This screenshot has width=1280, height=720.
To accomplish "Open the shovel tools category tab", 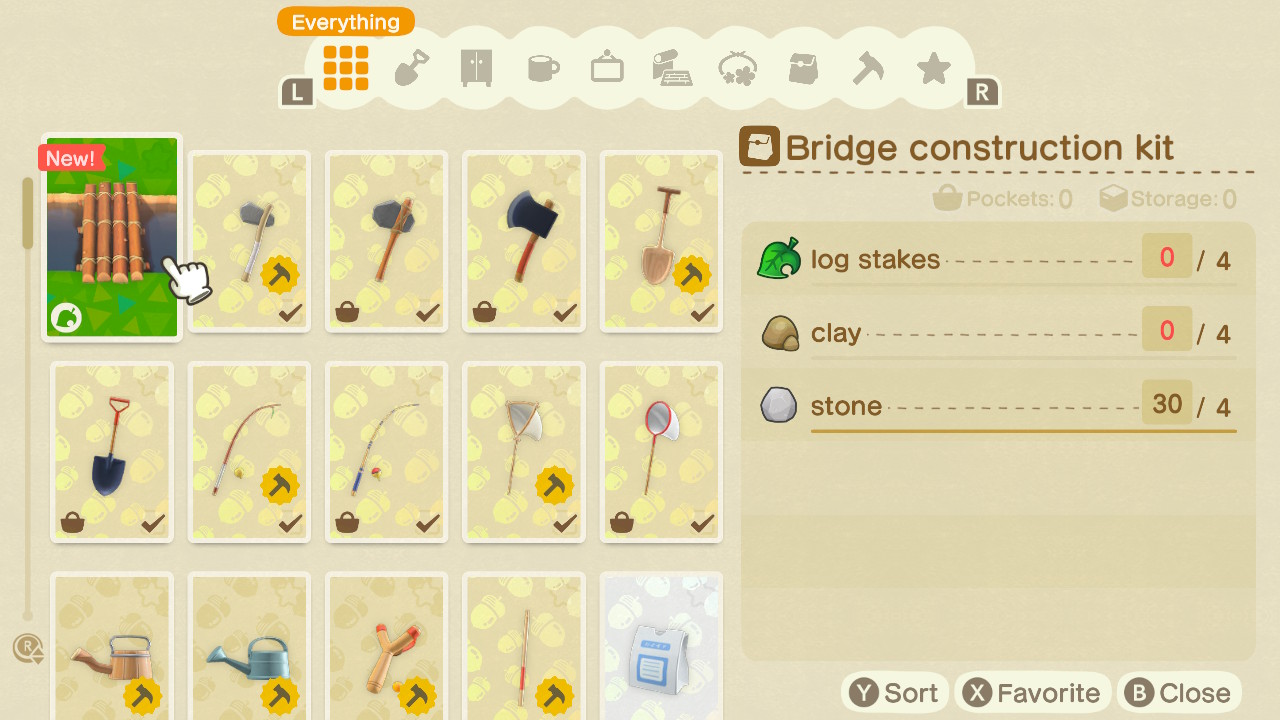I will [411, 68].
